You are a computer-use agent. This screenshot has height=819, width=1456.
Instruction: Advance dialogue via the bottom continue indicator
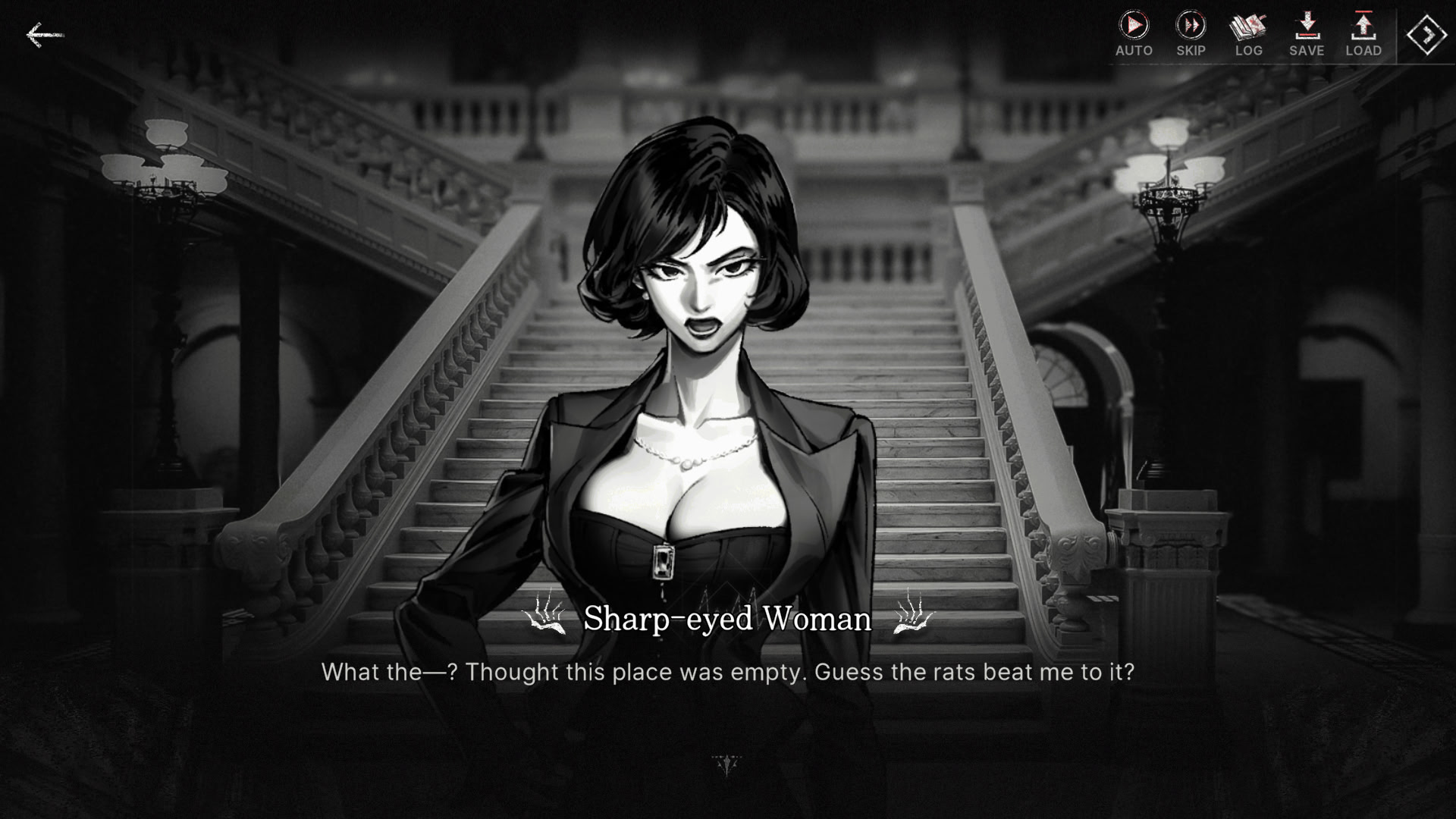pos(726,765)
